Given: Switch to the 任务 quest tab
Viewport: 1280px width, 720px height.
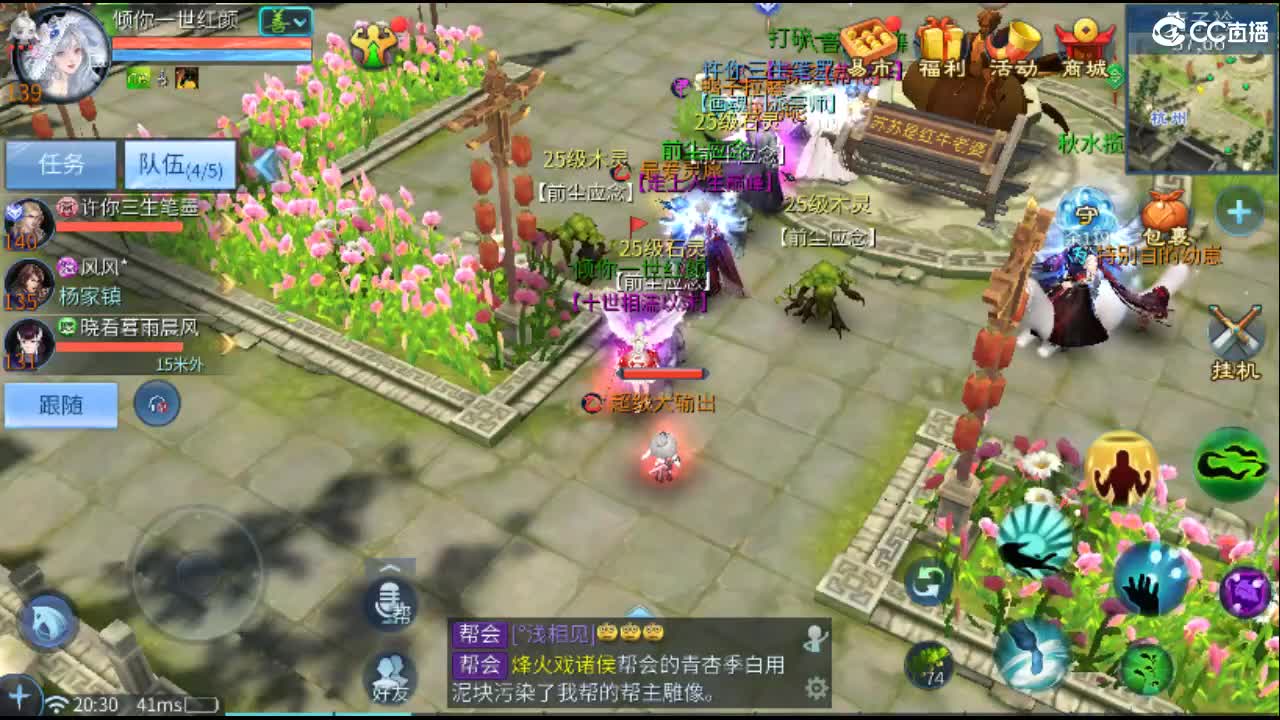Looking at the screenshot, I should [60, 164].
